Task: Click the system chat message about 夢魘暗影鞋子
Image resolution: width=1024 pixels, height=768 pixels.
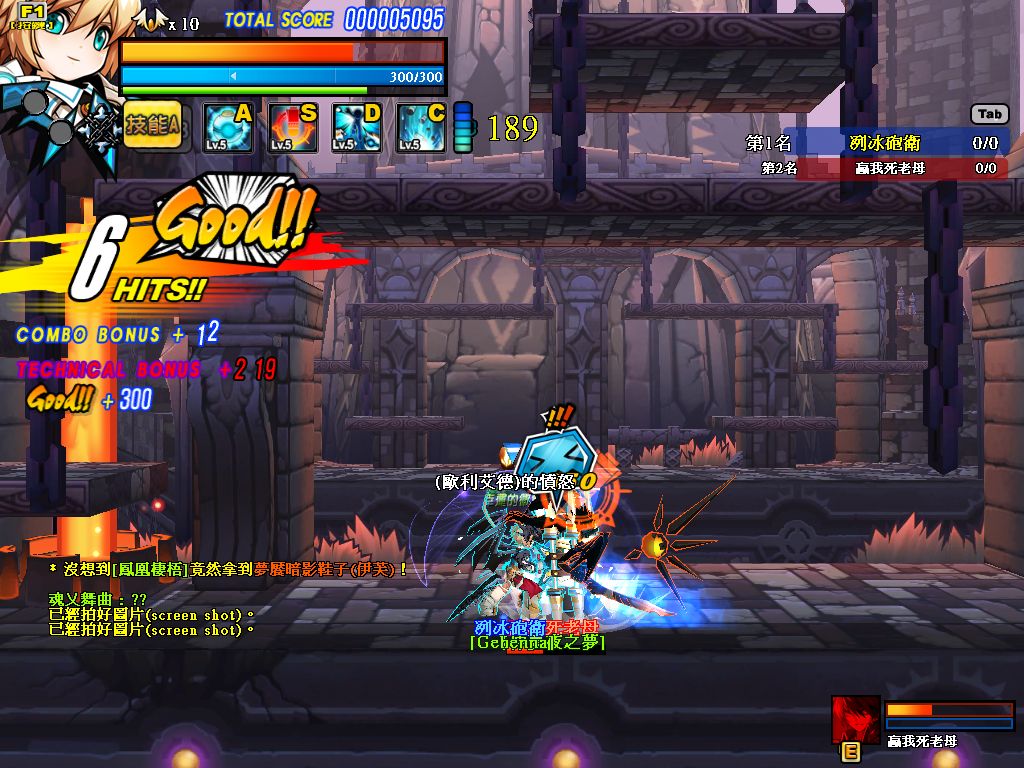Action: click(230, 569)
